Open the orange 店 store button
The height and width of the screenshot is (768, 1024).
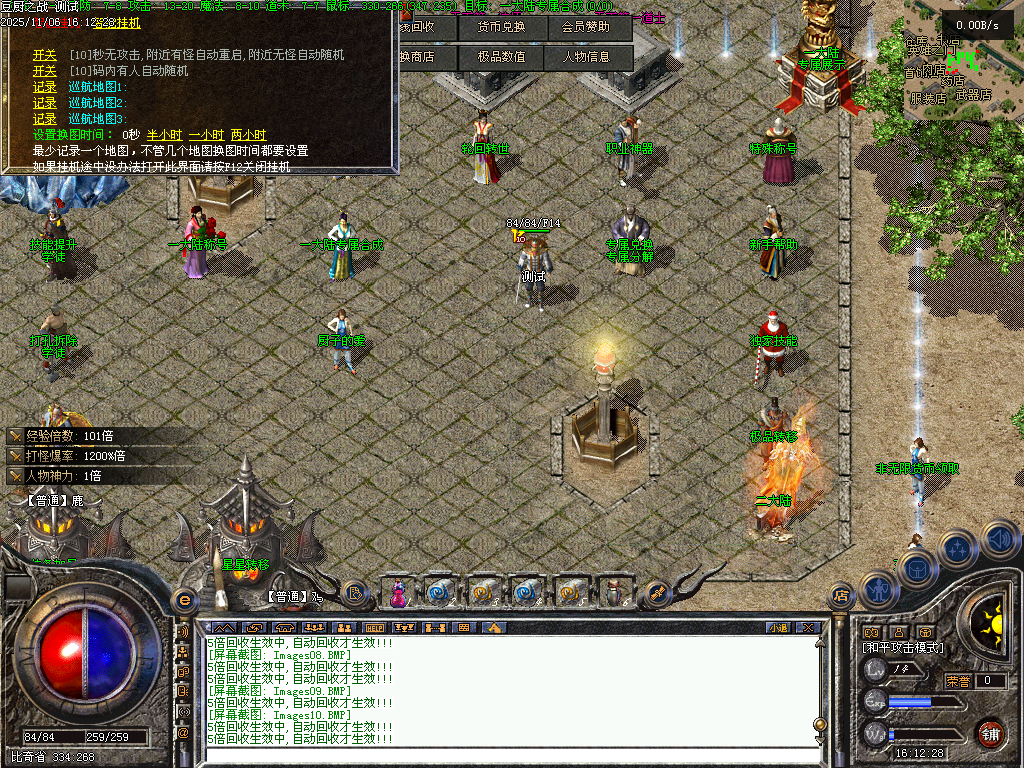[841, 598]
